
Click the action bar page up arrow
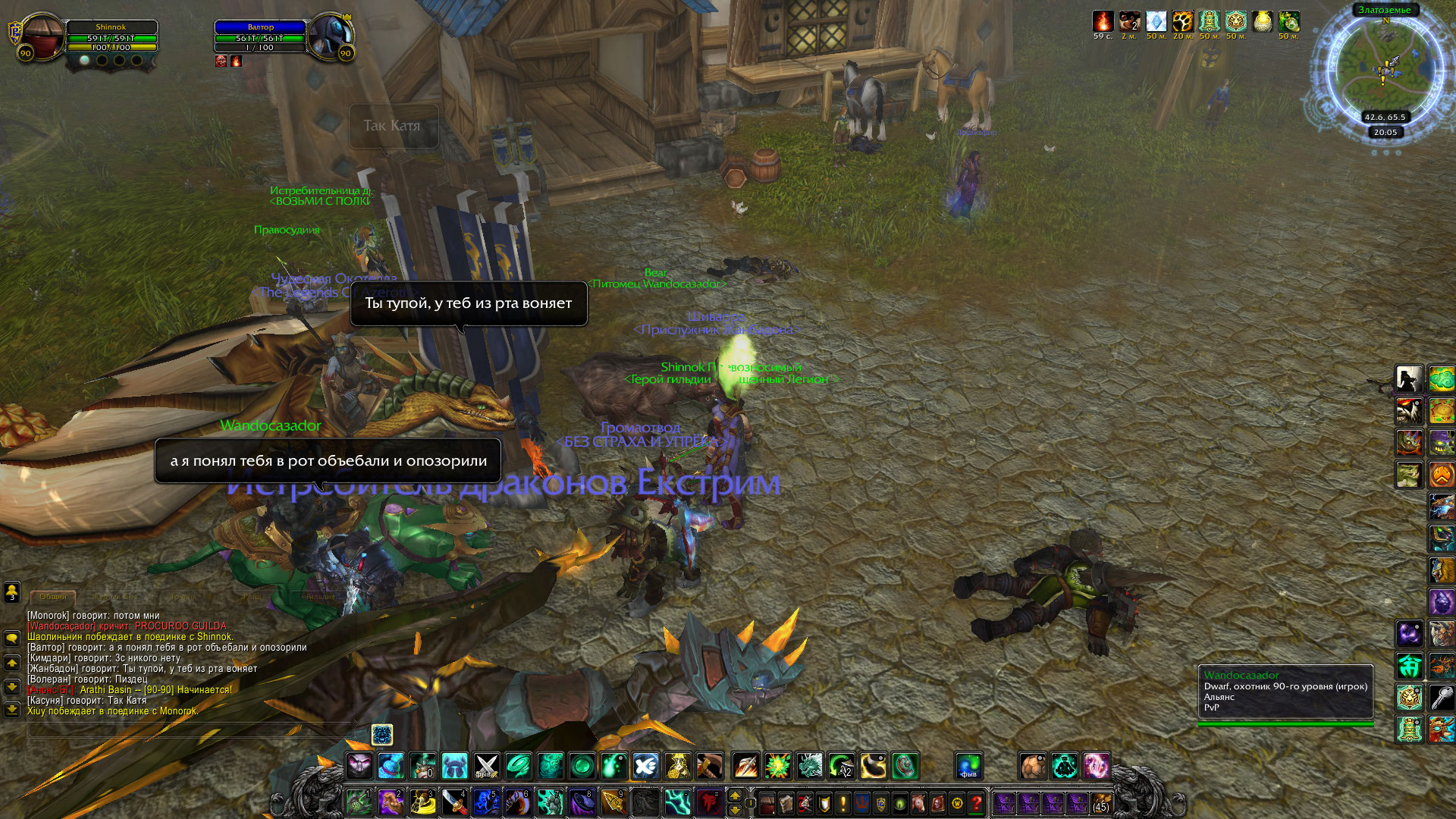point(734,795)
